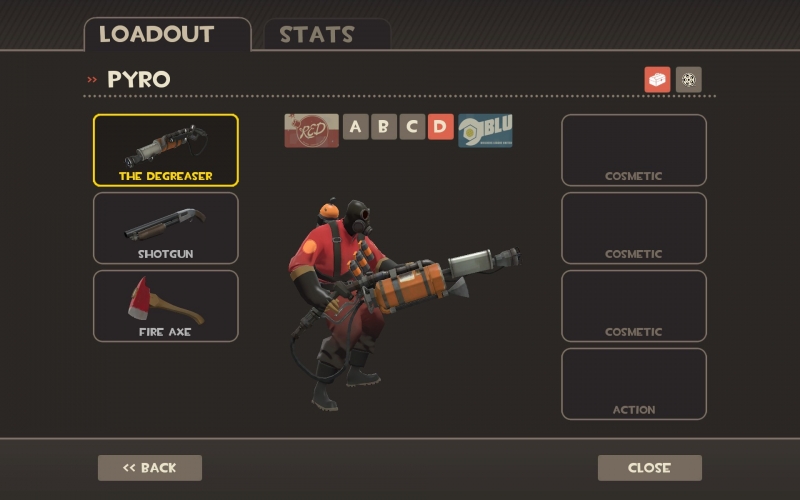Open the Loadout tab
This screenshot has width=800, height=500.
(157, 35)
